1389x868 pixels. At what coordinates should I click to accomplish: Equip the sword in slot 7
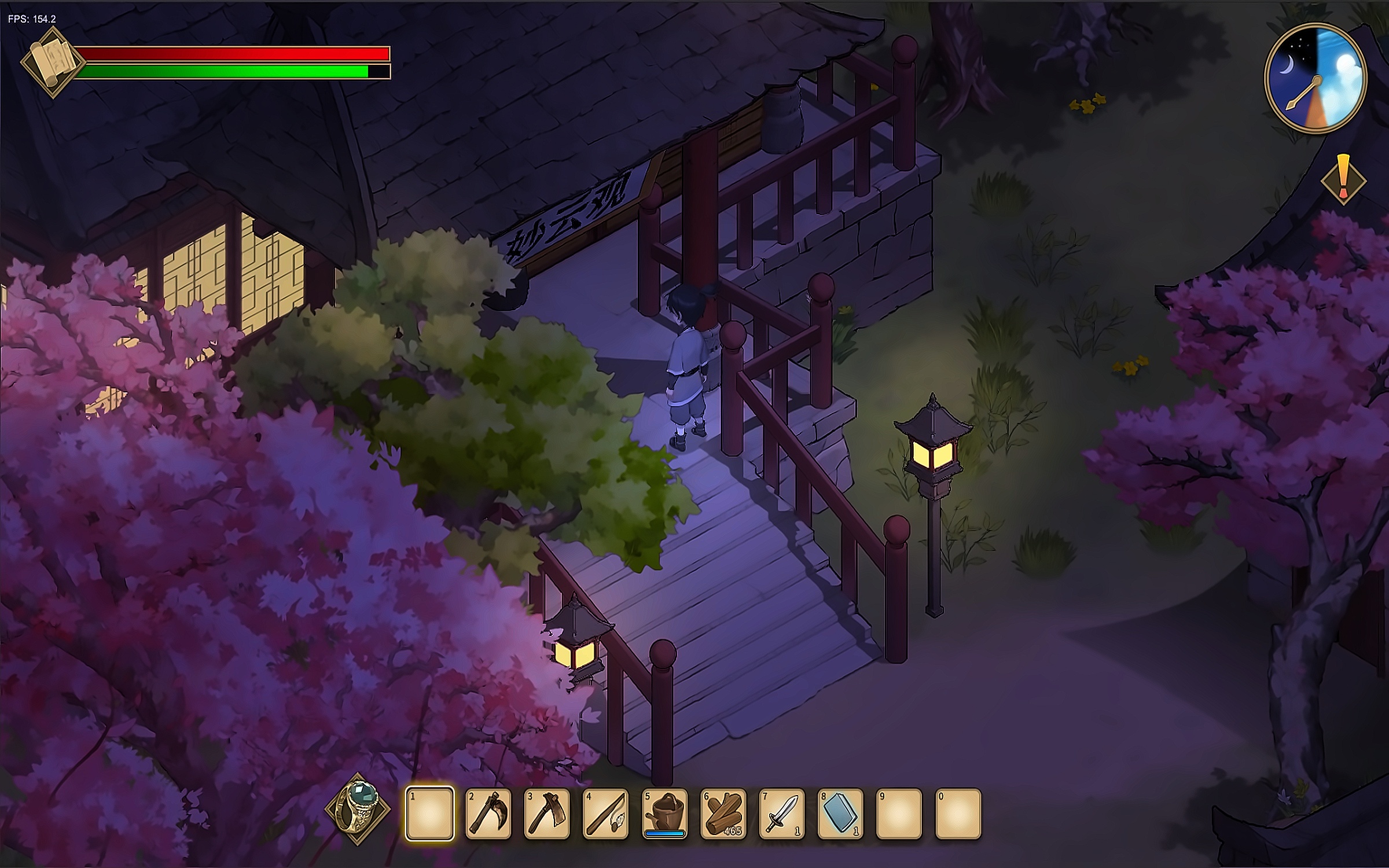coord(782,813)
